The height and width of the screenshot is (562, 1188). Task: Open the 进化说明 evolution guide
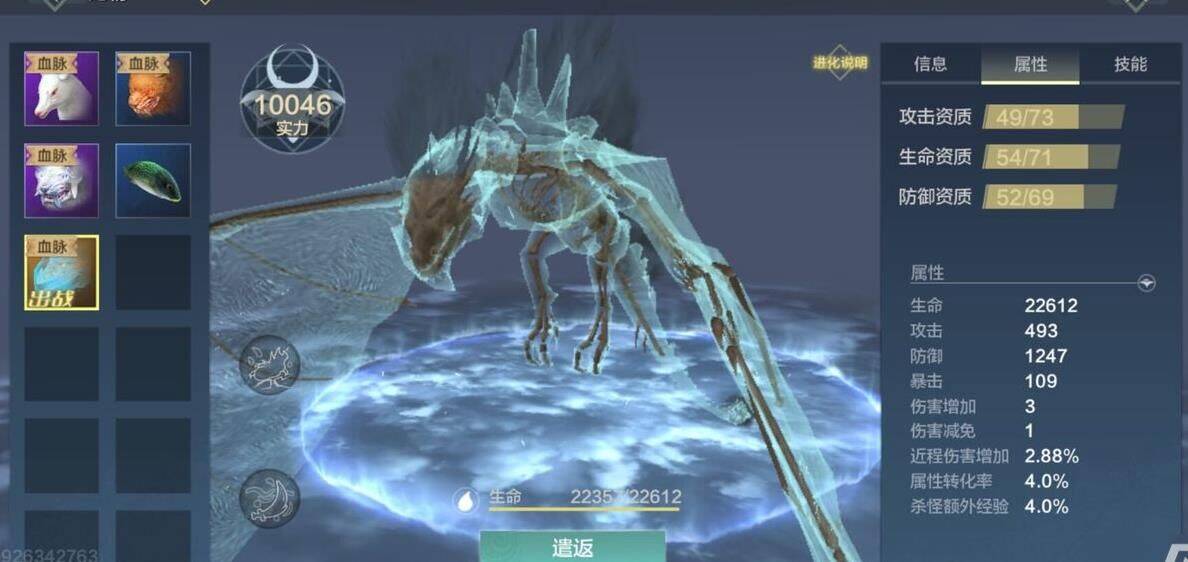pyautogui.click(x=840, y=62)
